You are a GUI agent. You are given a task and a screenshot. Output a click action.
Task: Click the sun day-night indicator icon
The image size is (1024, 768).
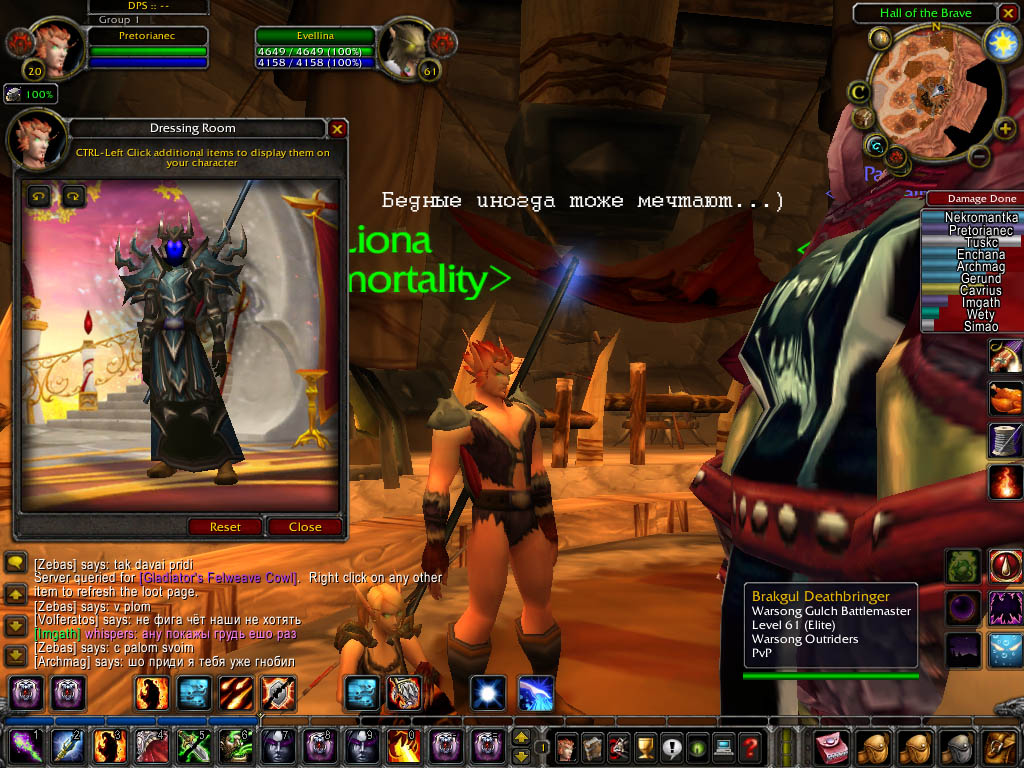(x=1000, y=42)
